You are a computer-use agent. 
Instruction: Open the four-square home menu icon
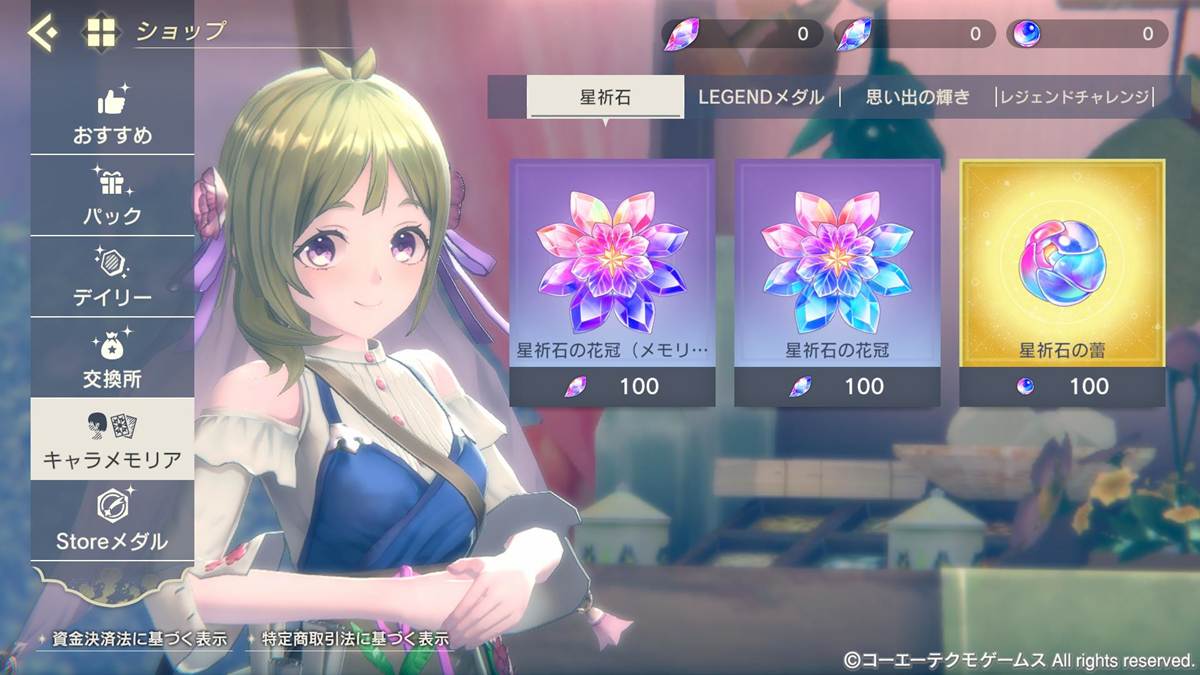tap(101, 33)
